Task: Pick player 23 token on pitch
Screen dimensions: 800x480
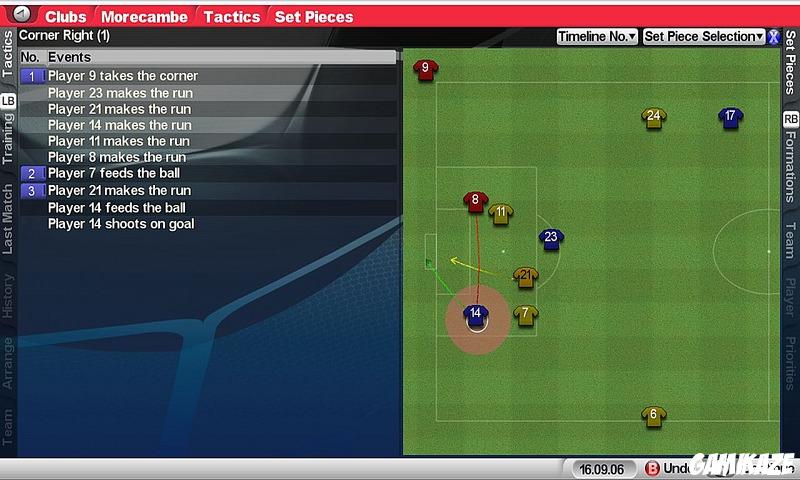Action: (550, 239)
